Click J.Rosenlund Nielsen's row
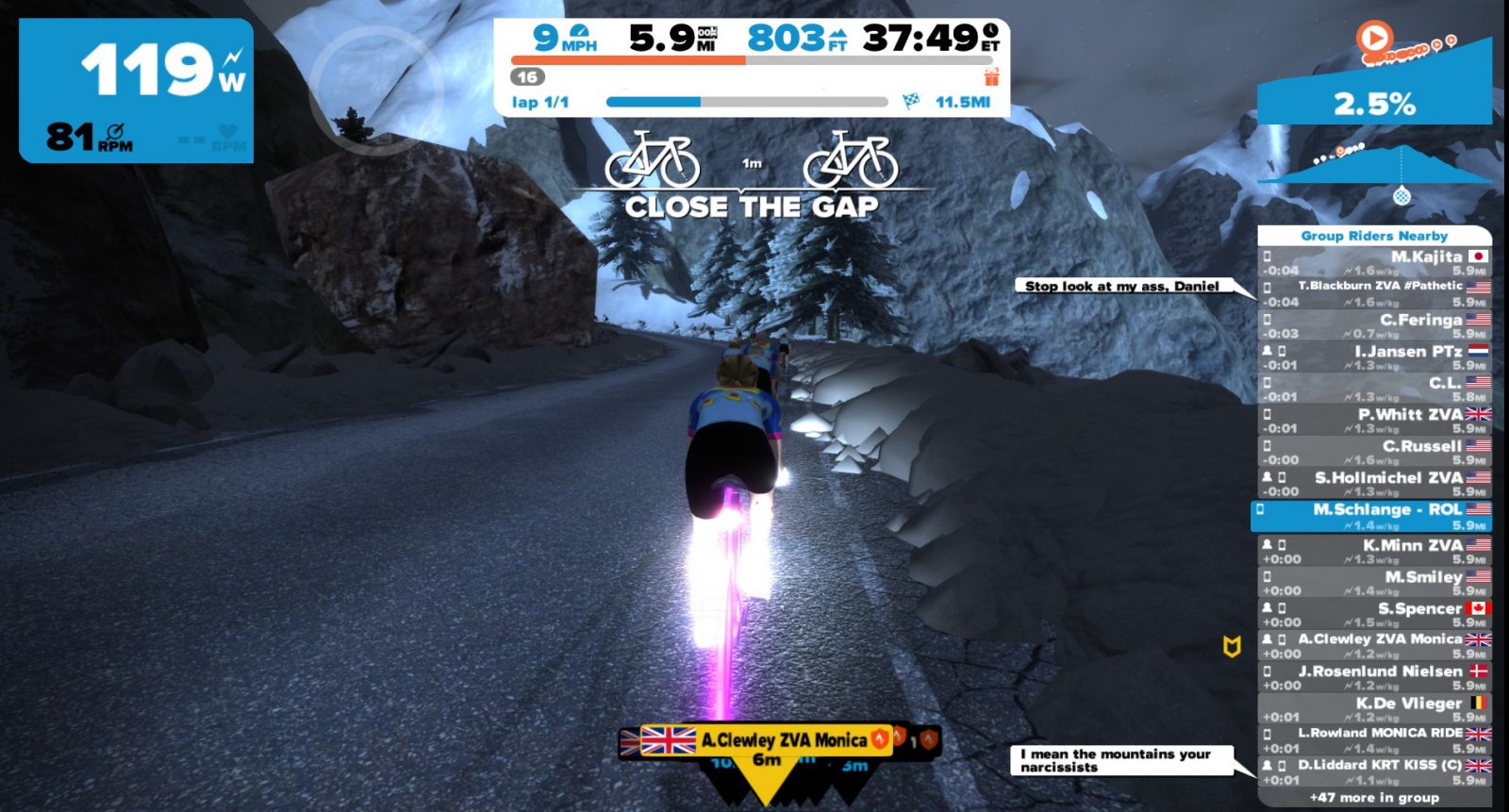This screenshot has height=812, width=1509. (1374, 678)
